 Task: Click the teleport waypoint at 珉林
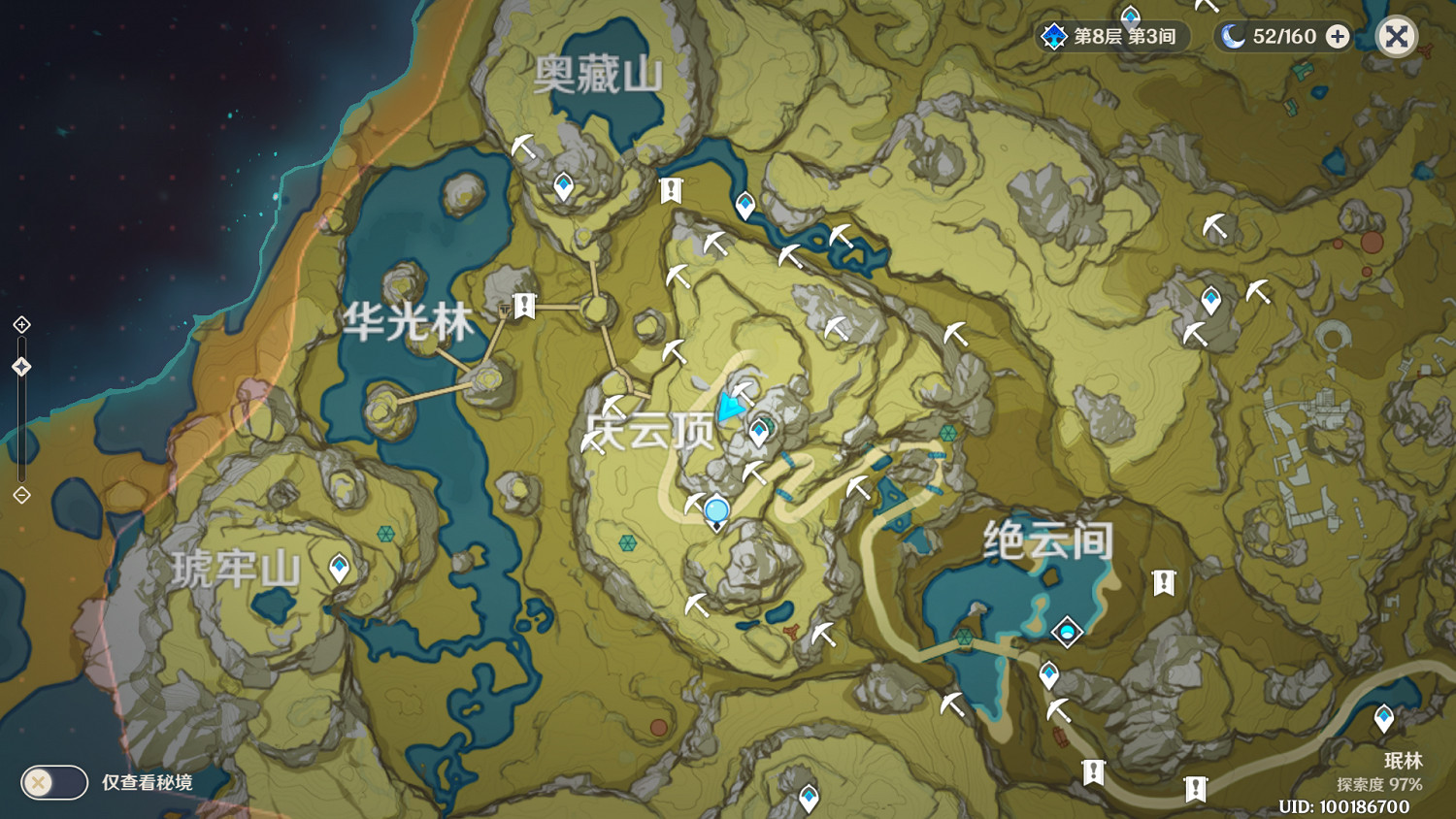point(1382,716)
